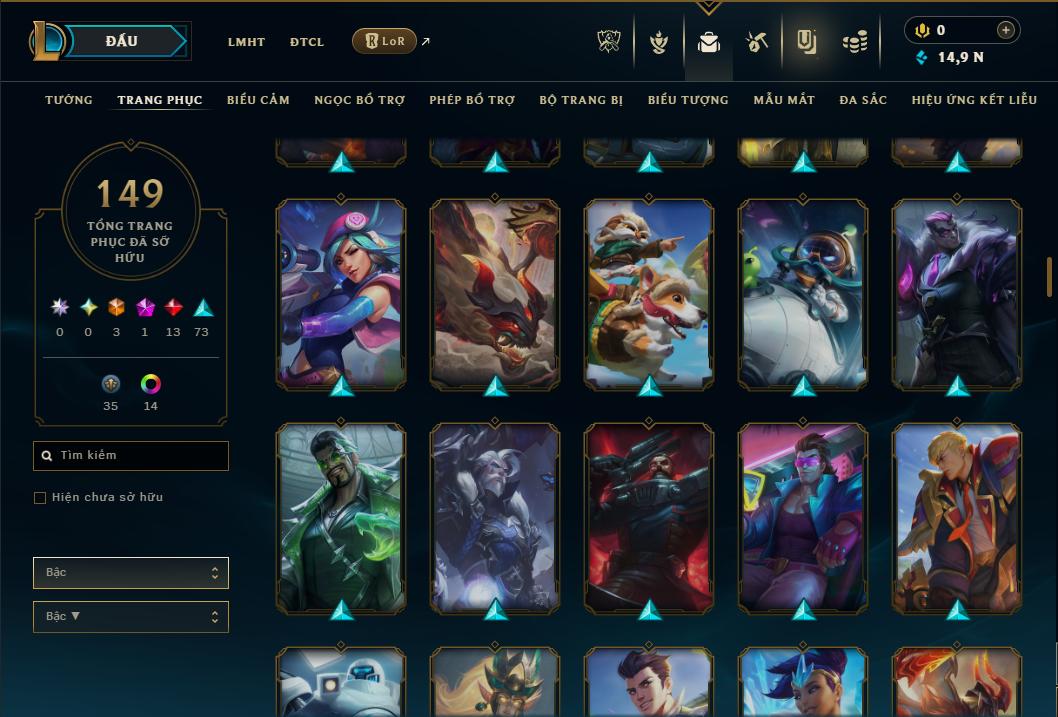Select the NGỌC BỔ TRỢ tab

tap(359, 100)
